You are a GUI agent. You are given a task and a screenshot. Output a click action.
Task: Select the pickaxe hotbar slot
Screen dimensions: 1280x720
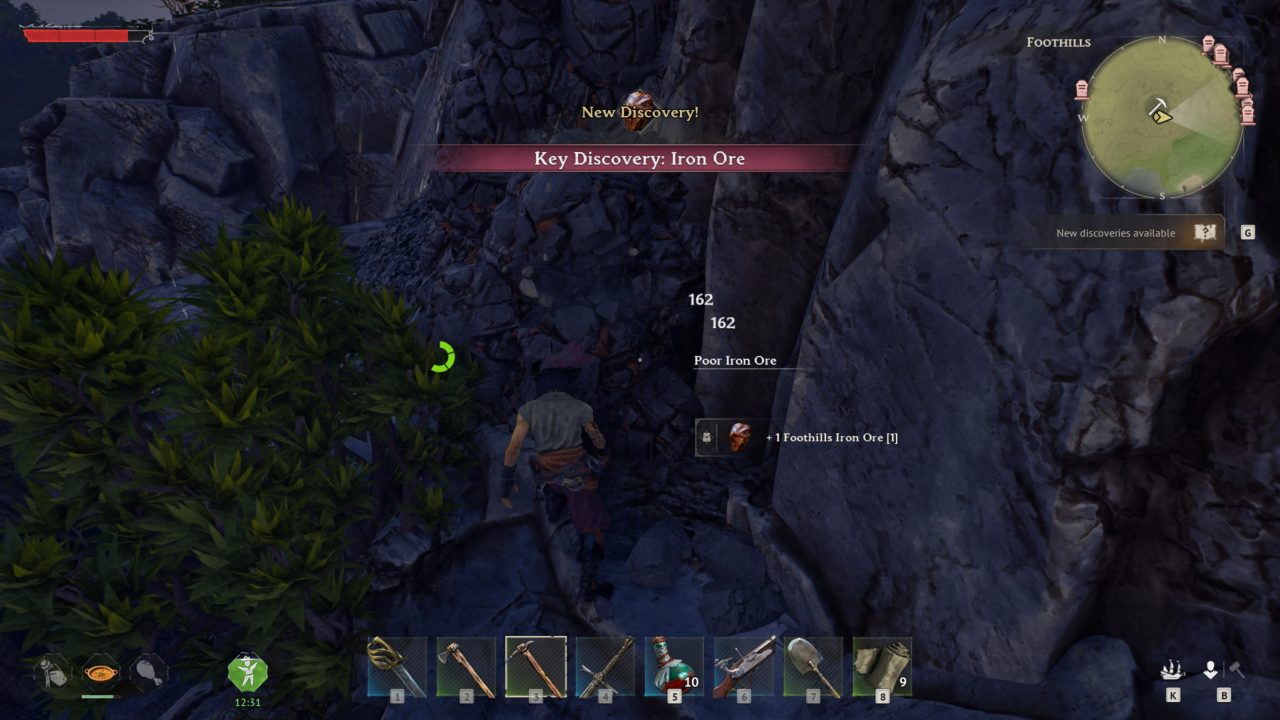(x=536, y=666)
